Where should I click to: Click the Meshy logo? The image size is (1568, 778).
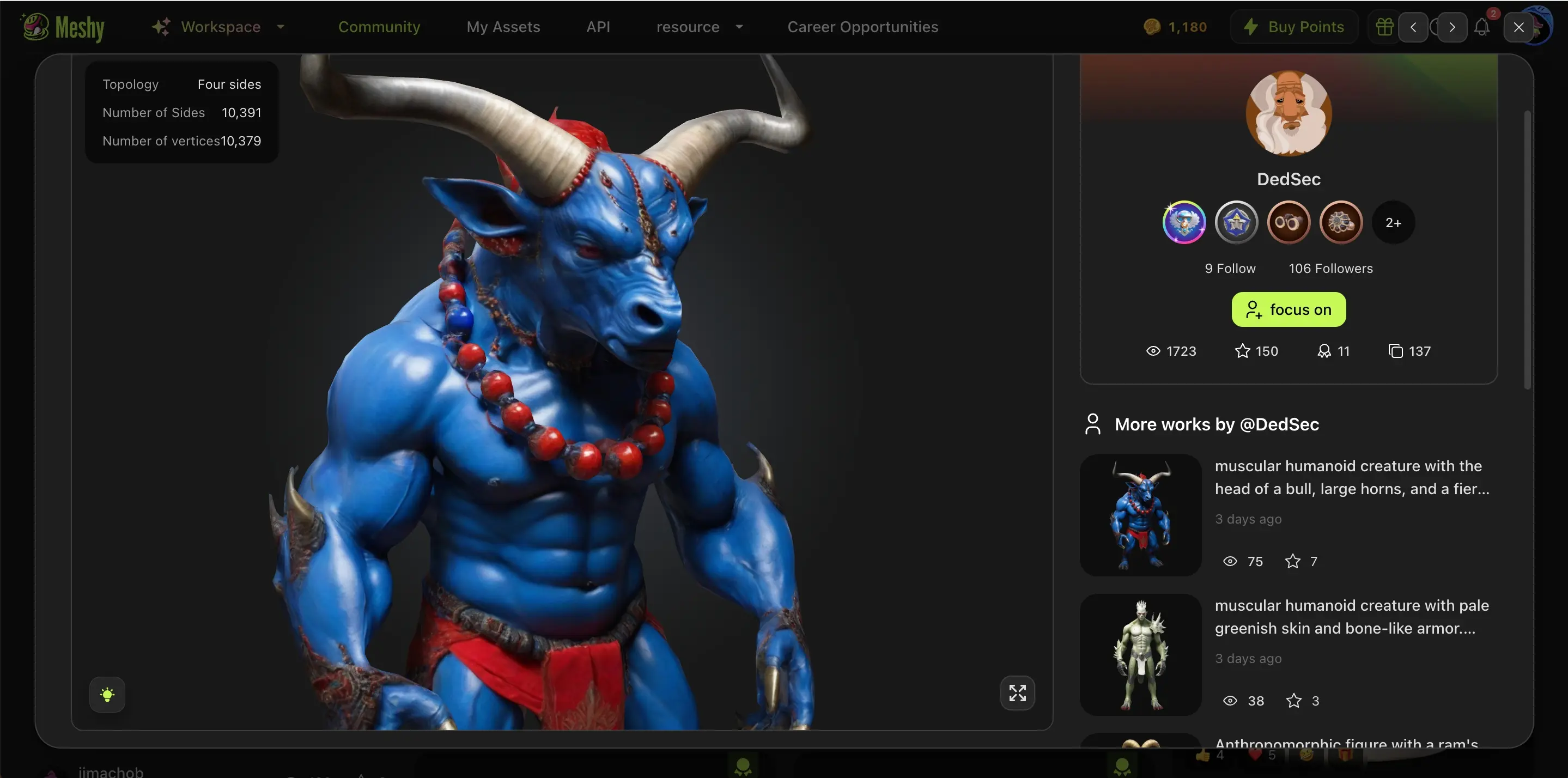(x=61, y=26)
